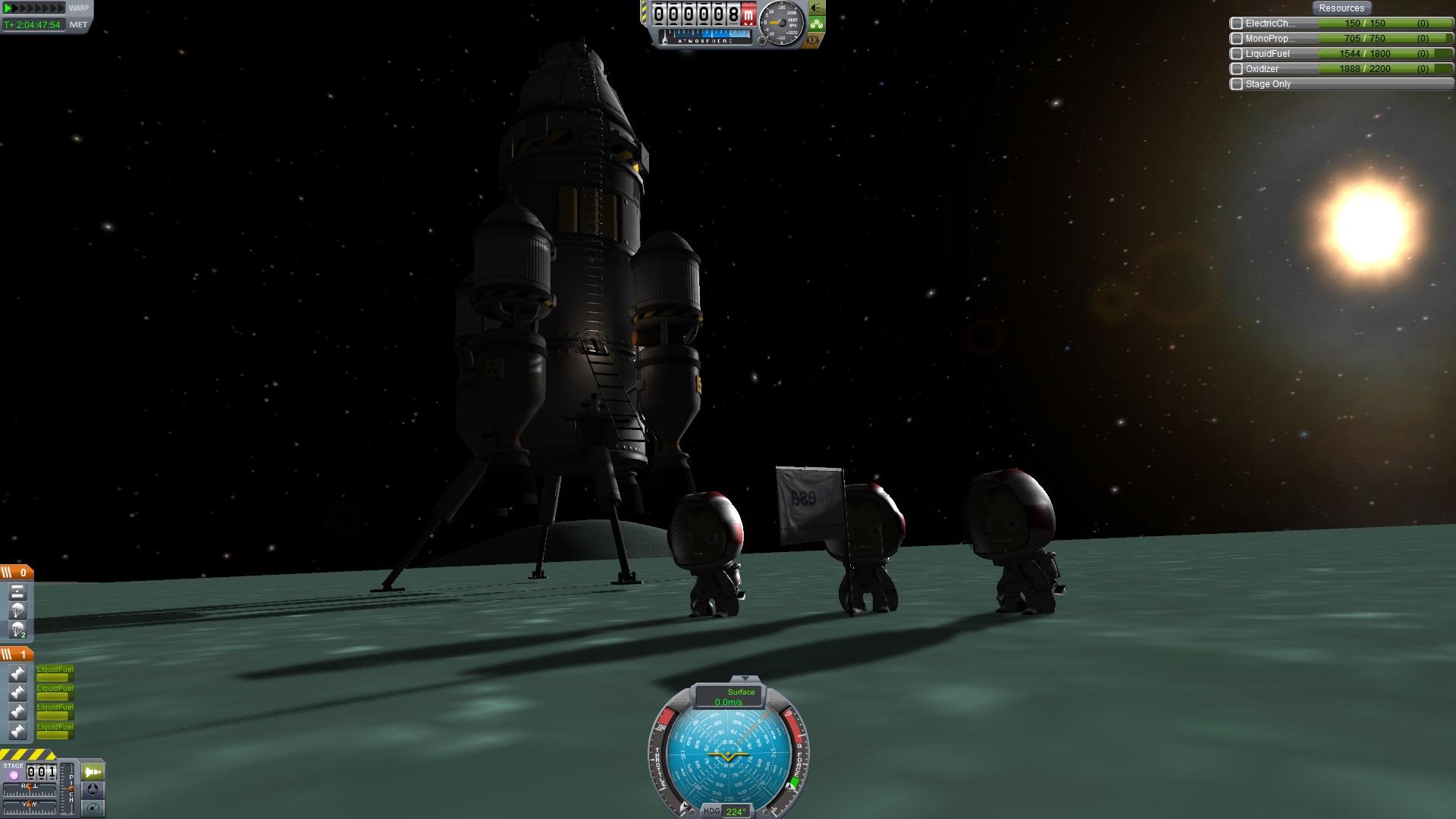Tick the LiquidFuel resource checkbox
1456x819 pixels.
[1237, 54]
